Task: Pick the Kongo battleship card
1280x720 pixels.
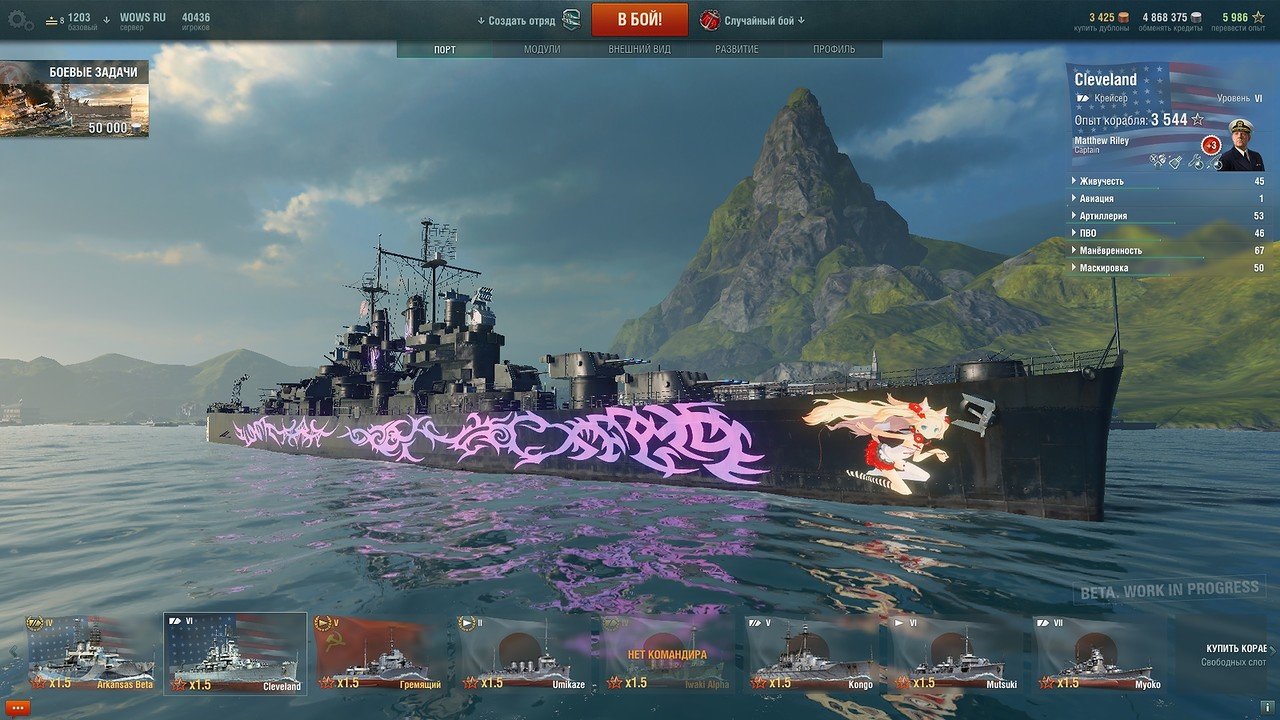Action: coord(815,653)
